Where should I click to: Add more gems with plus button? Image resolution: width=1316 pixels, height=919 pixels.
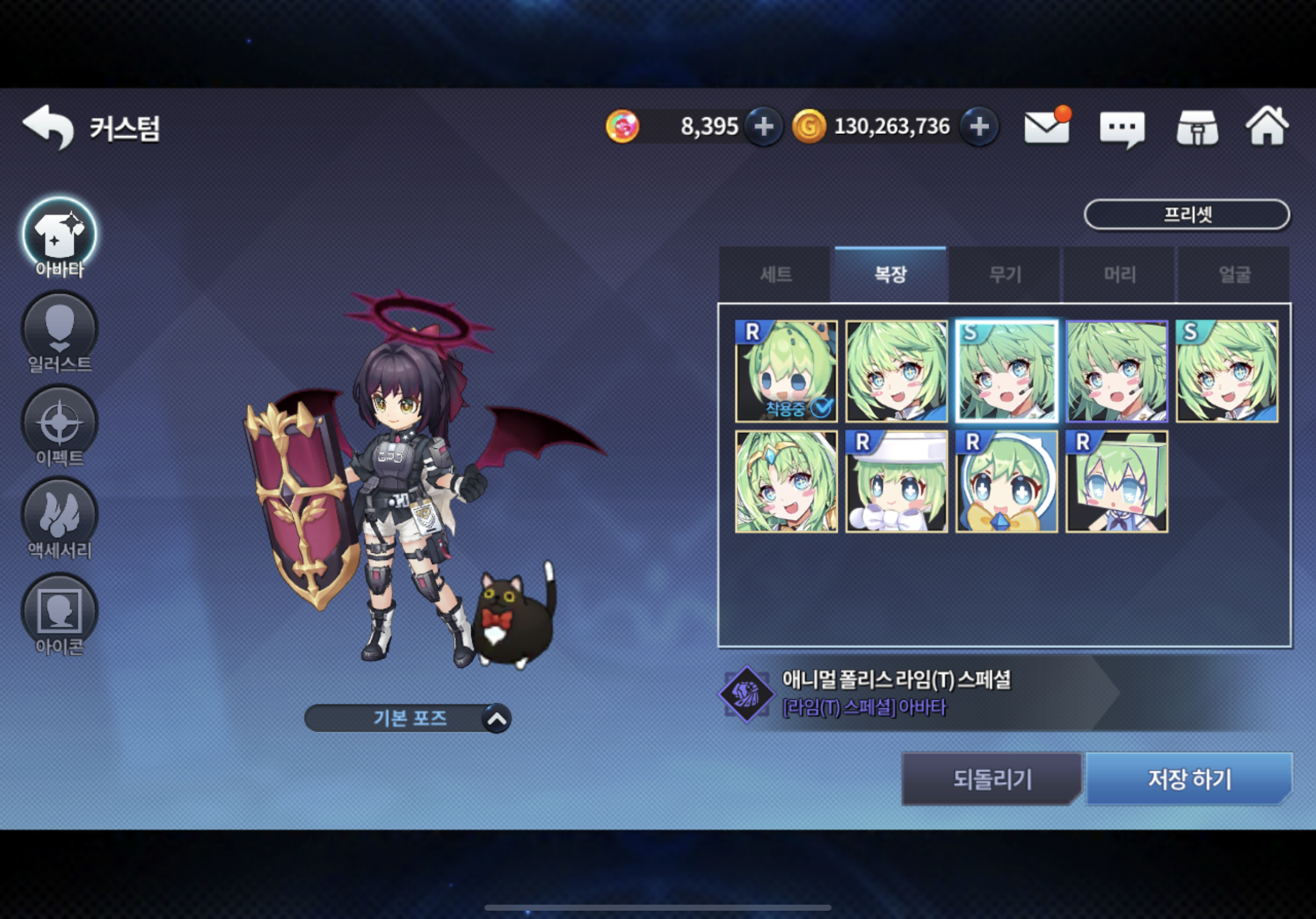(763, 127)
